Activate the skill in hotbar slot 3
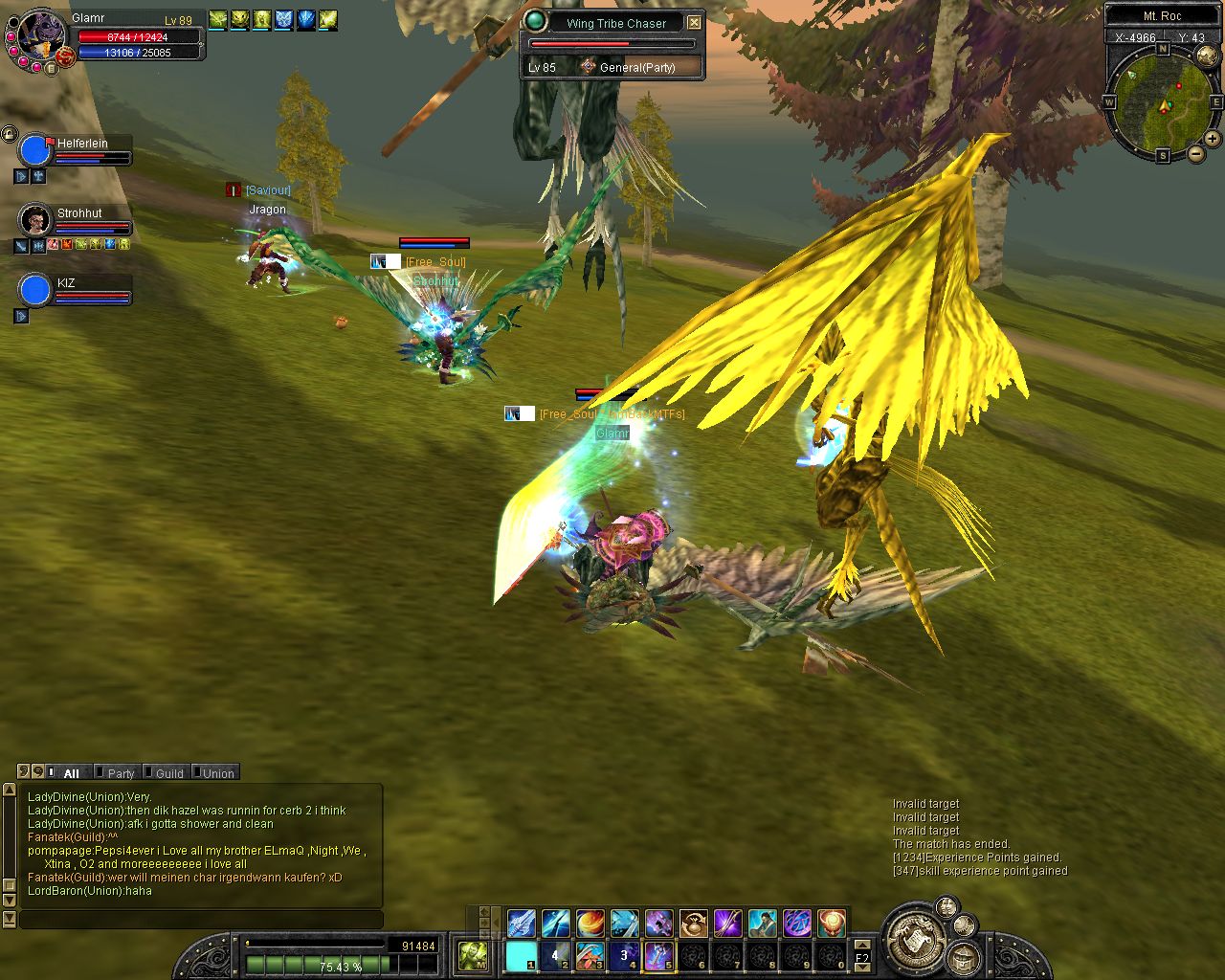 tap(590, 955)
